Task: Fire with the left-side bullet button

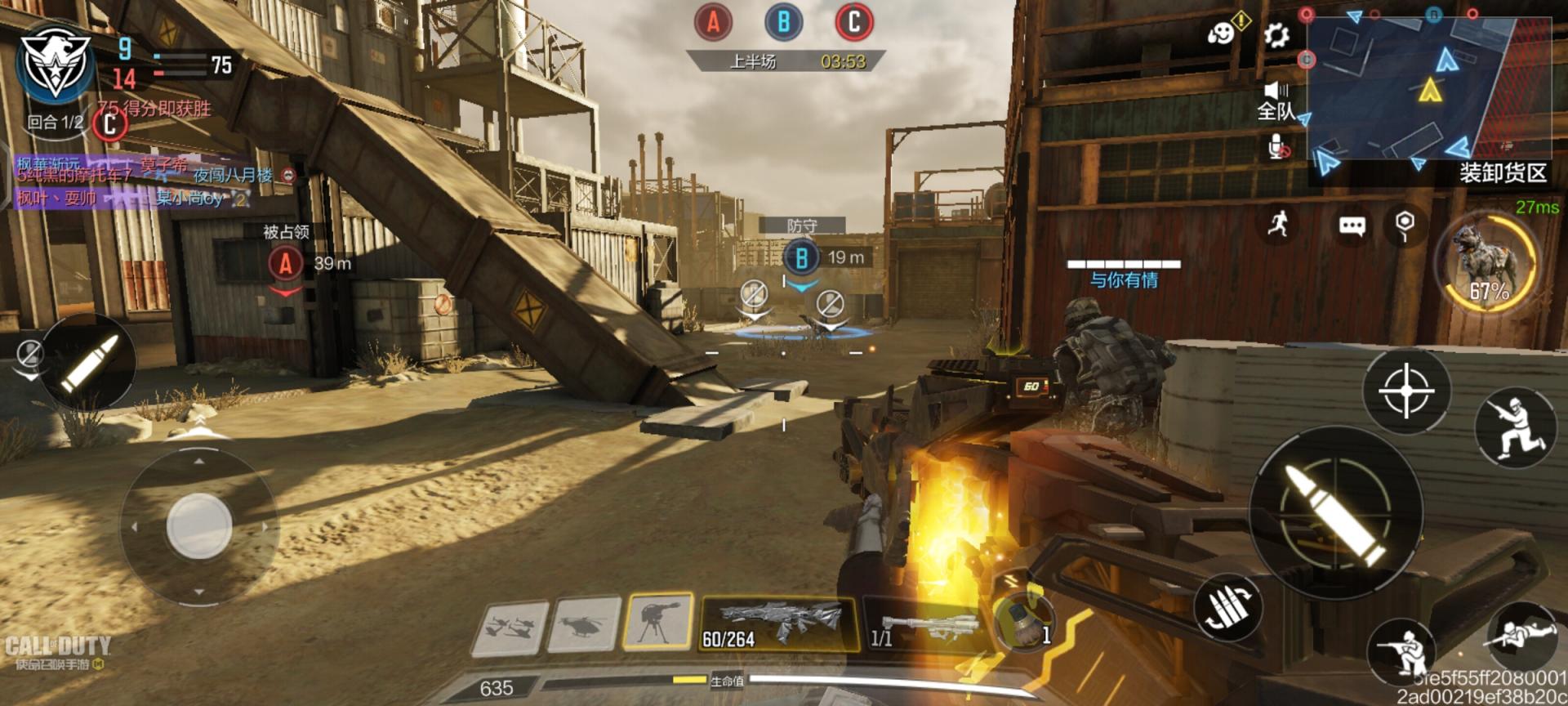Action: tap(87, 360)
